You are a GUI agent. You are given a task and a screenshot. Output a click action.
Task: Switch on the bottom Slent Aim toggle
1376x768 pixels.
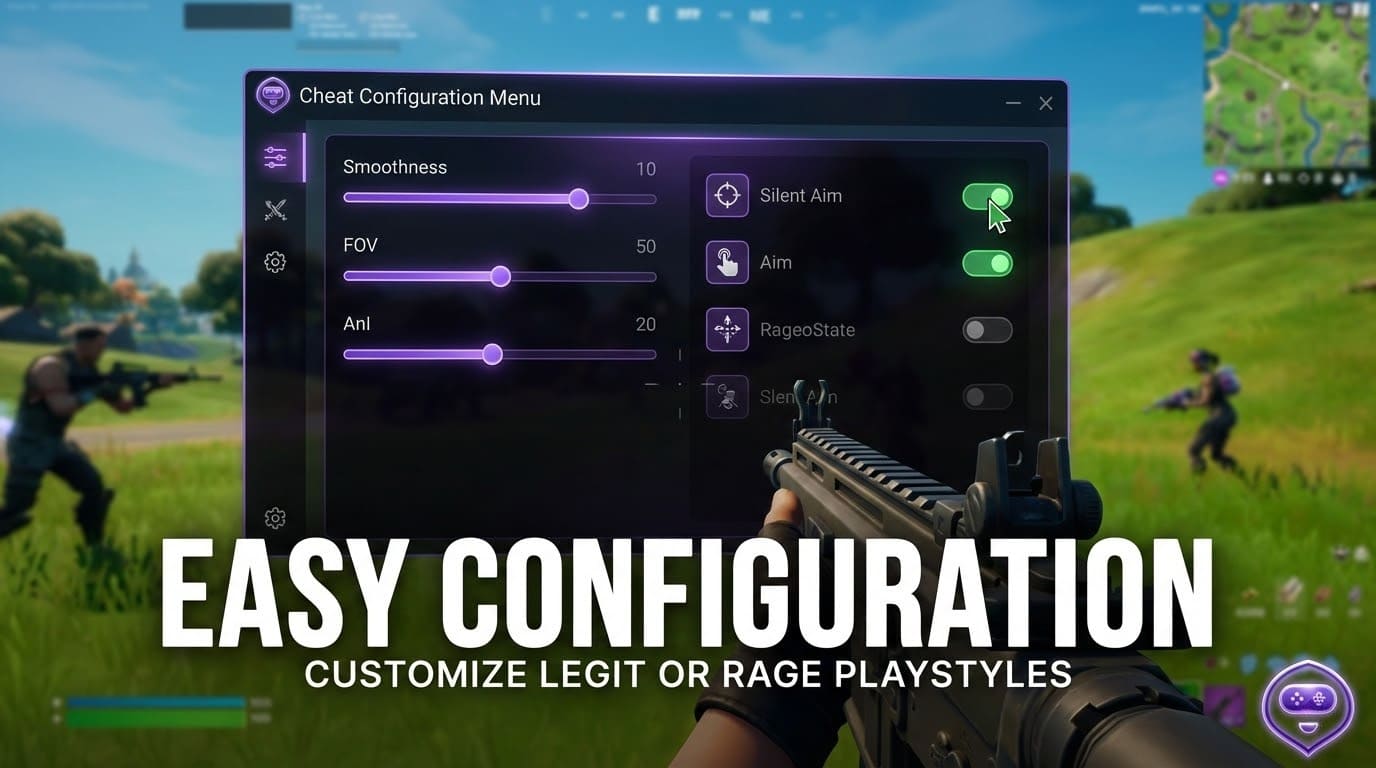click(x=987, y=396)
